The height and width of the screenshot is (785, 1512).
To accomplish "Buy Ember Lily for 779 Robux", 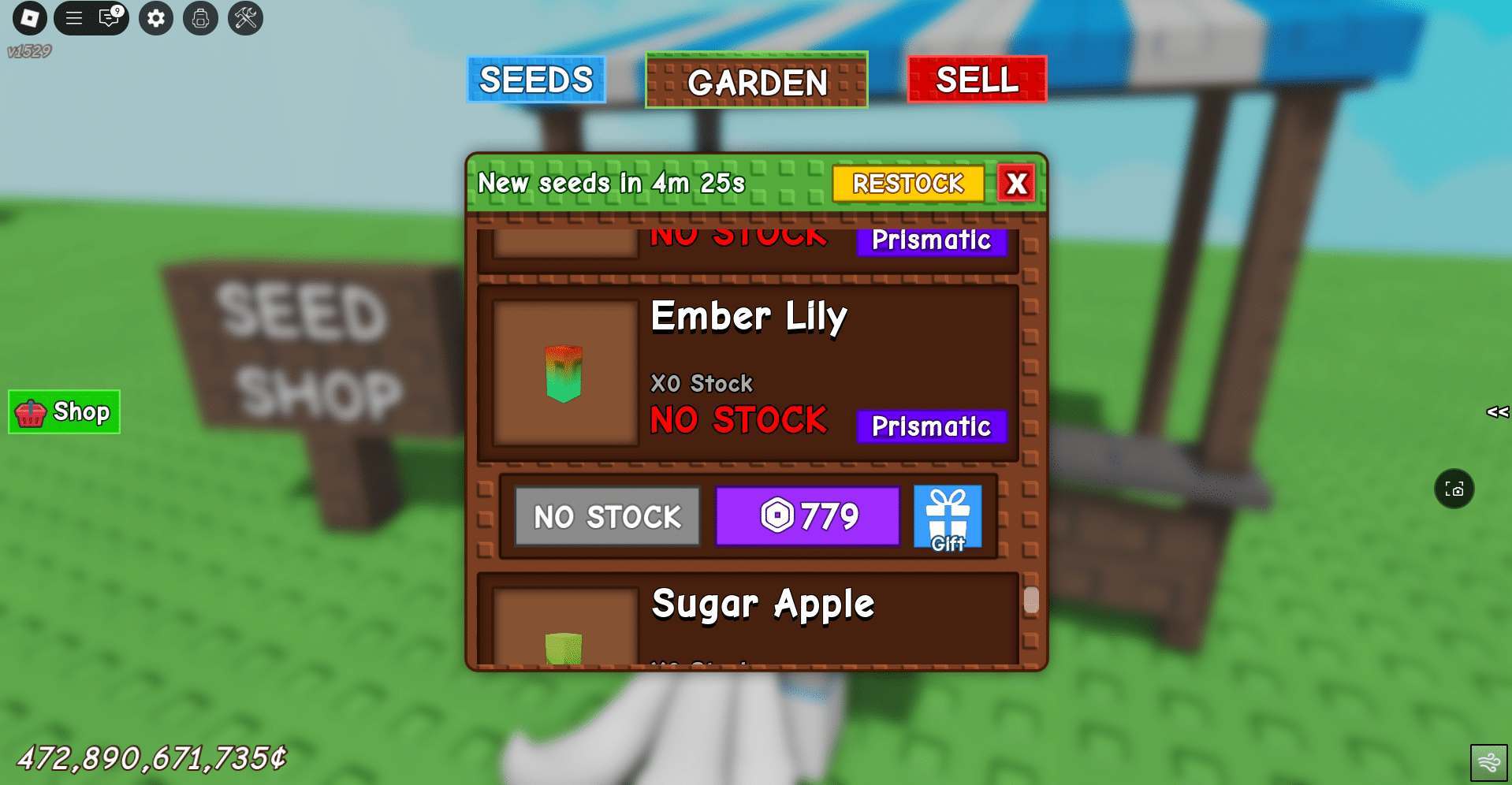I will [806, 516].
